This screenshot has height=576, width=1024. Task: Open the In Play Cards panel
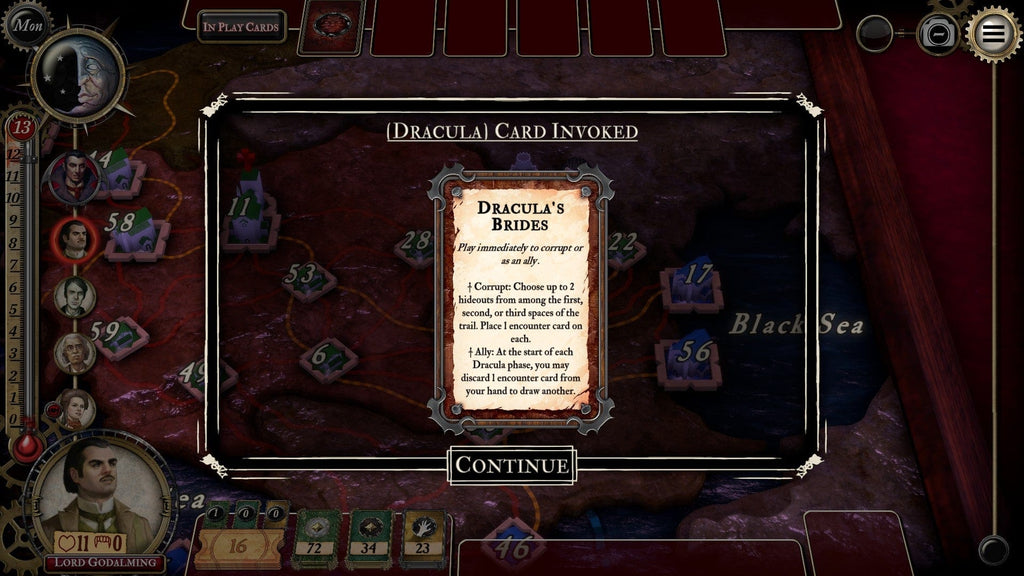point(241,27)
